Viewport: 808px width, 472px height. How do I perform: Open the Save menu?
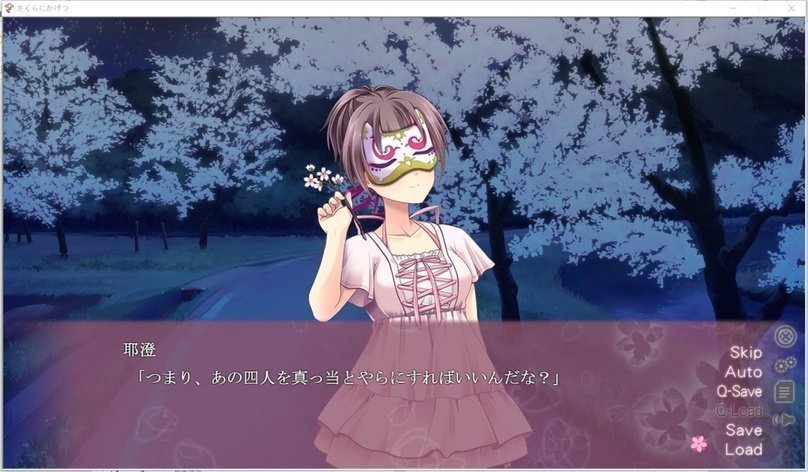click(743, 430)
